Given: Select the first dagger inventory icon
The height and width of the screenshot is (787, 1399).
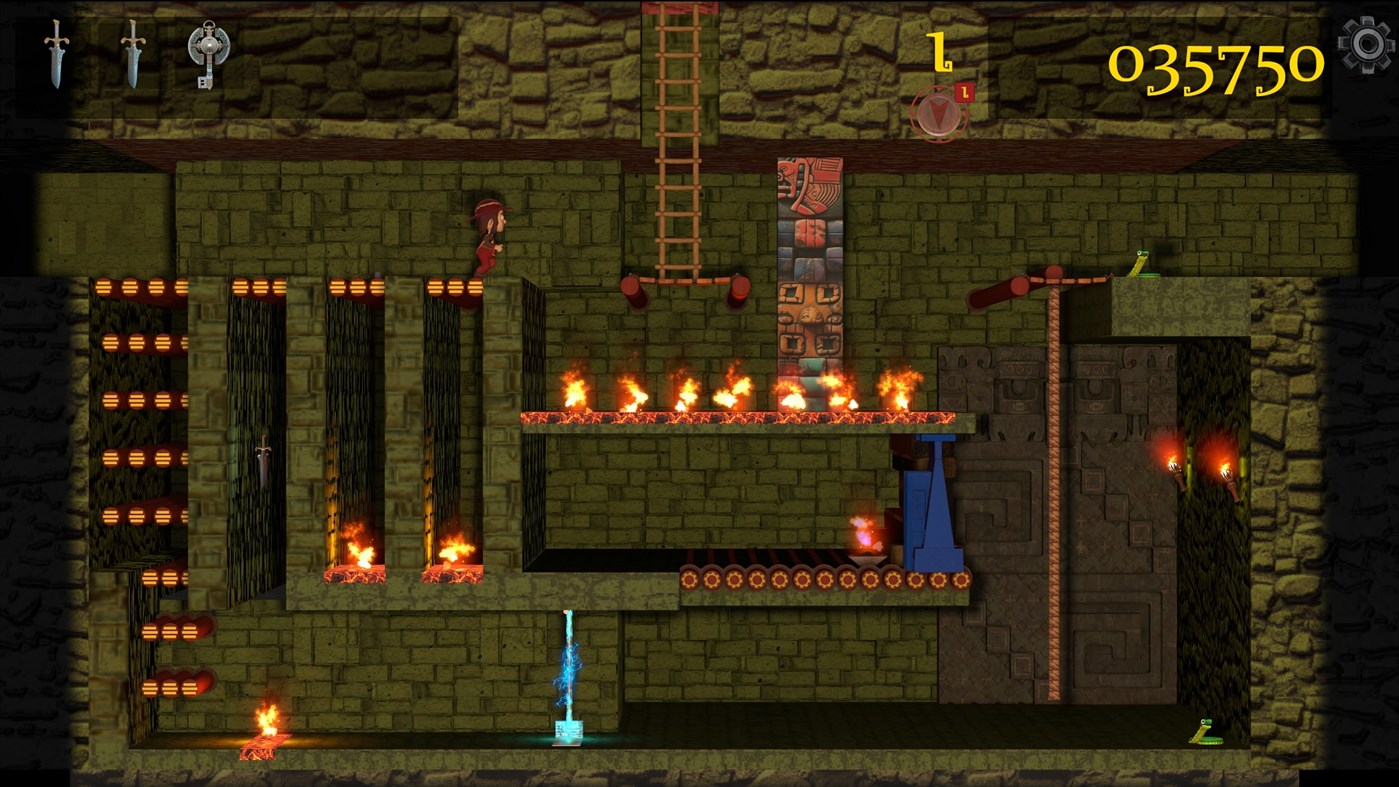Looking at the screenshot, I should click(55, 55).
